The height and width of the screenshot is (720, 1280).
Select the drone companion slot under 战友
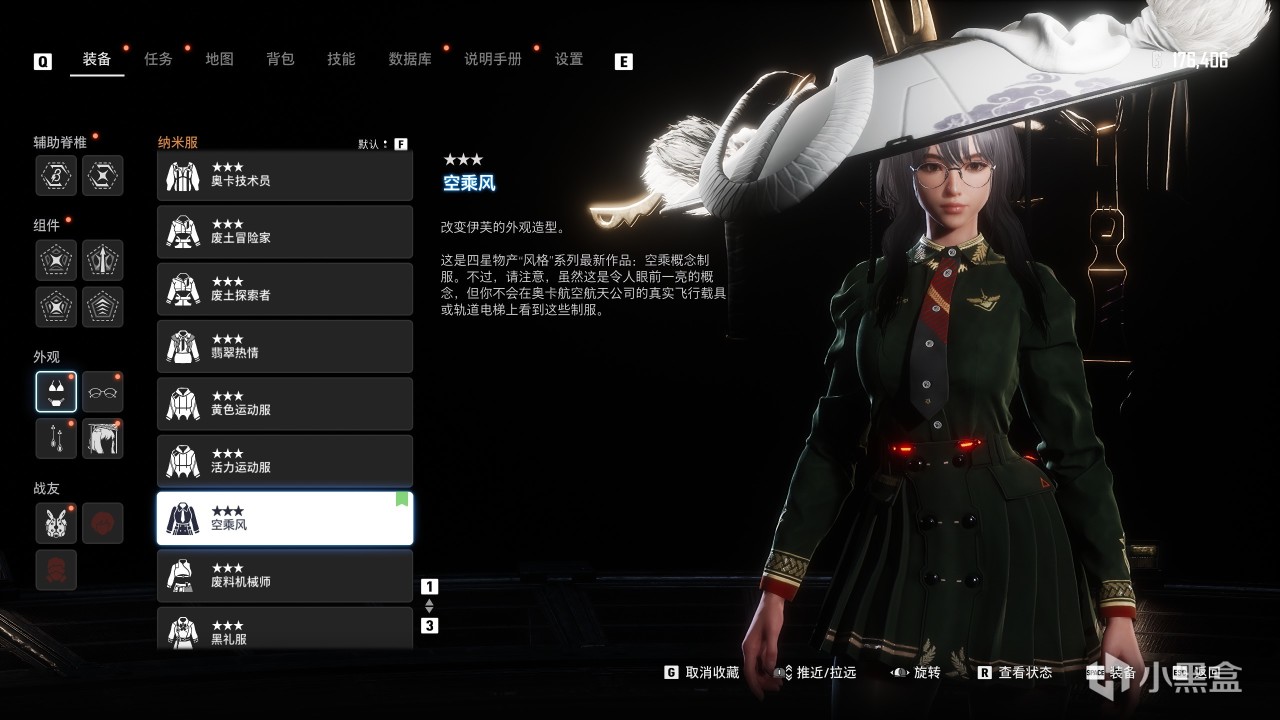56,523
